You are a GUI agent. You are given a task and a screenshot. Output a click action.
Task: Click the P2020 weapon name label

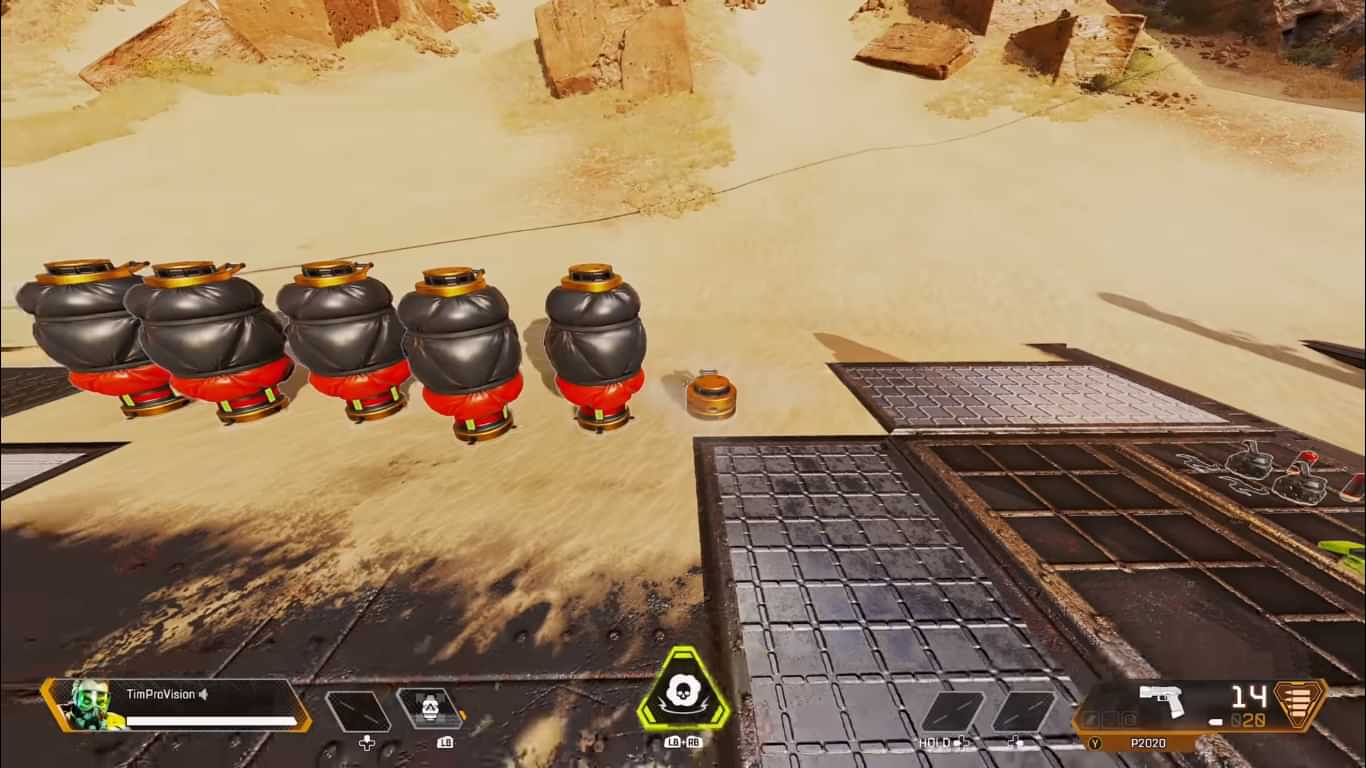coord(1147,741)
